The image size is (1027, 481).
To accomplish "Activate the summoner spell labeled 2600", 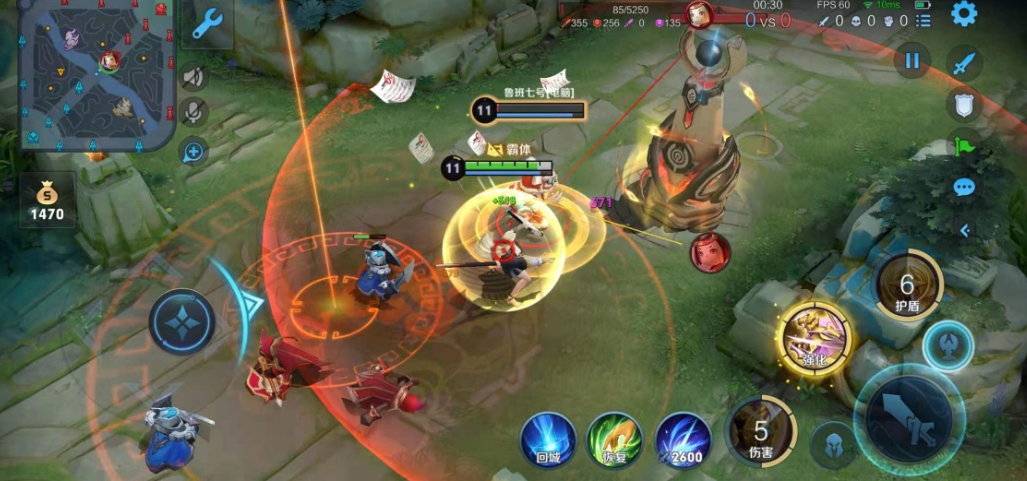I will point(683,440).
